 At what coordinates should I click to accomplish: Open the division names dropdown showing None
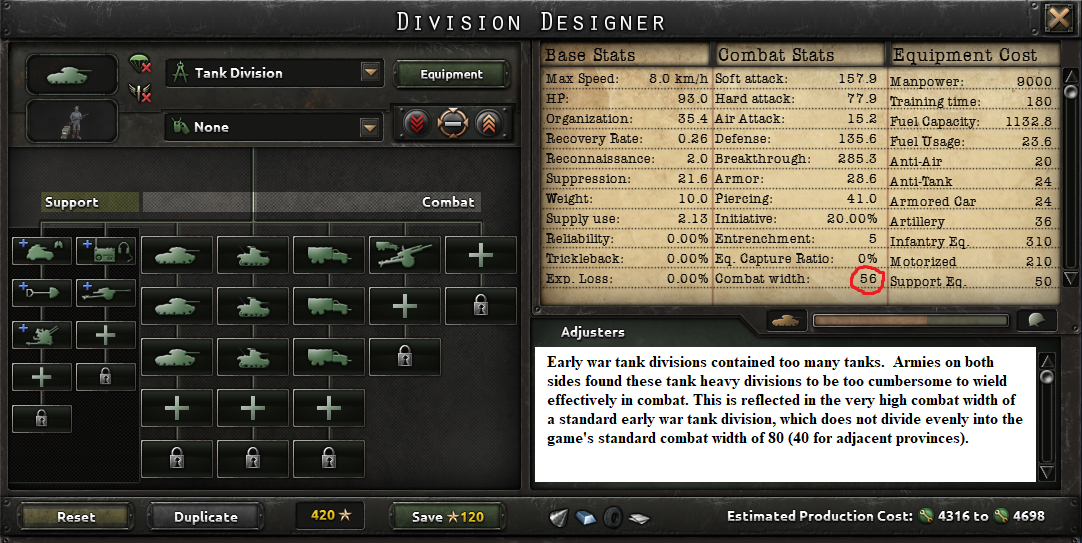click(x=371, y=127)
